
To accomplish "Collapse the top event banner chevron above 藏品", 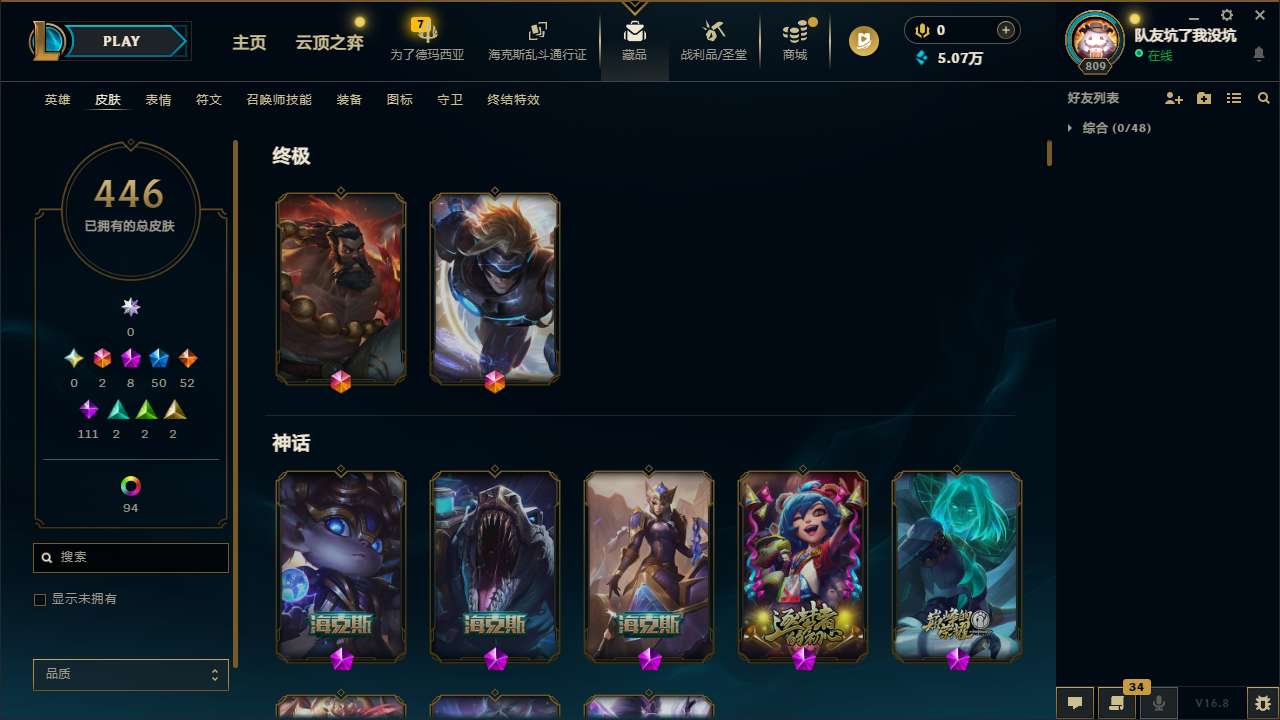I will coord(634,7).
